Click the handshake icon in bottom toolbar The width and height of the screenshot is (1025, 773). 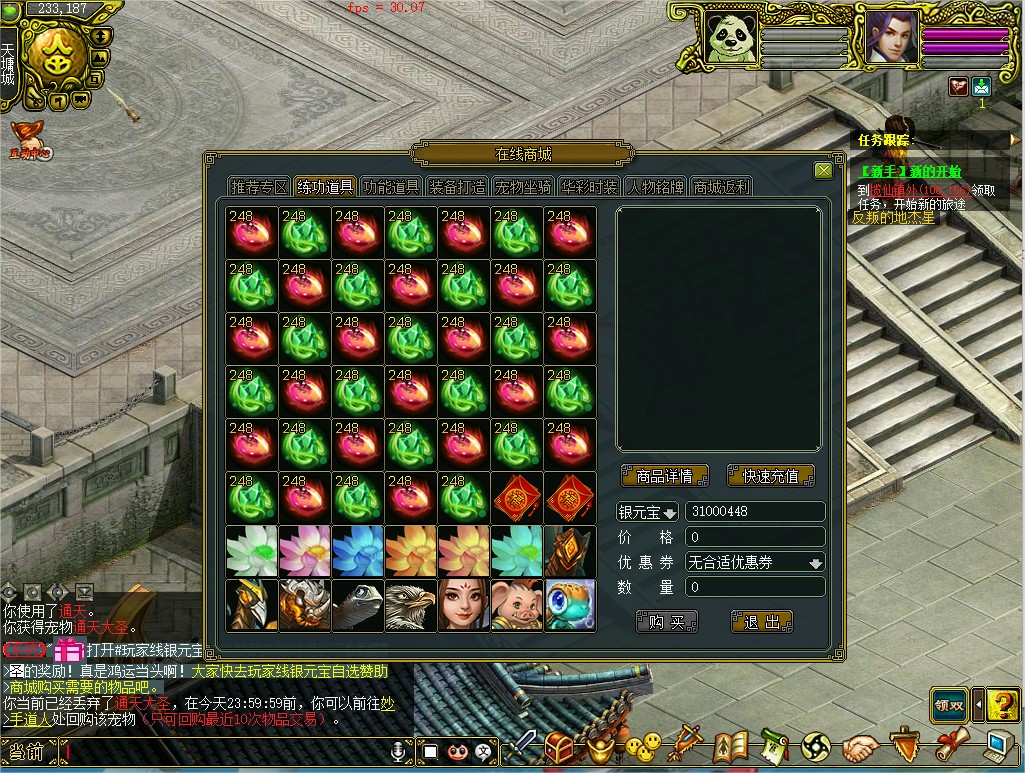point(859,747)
